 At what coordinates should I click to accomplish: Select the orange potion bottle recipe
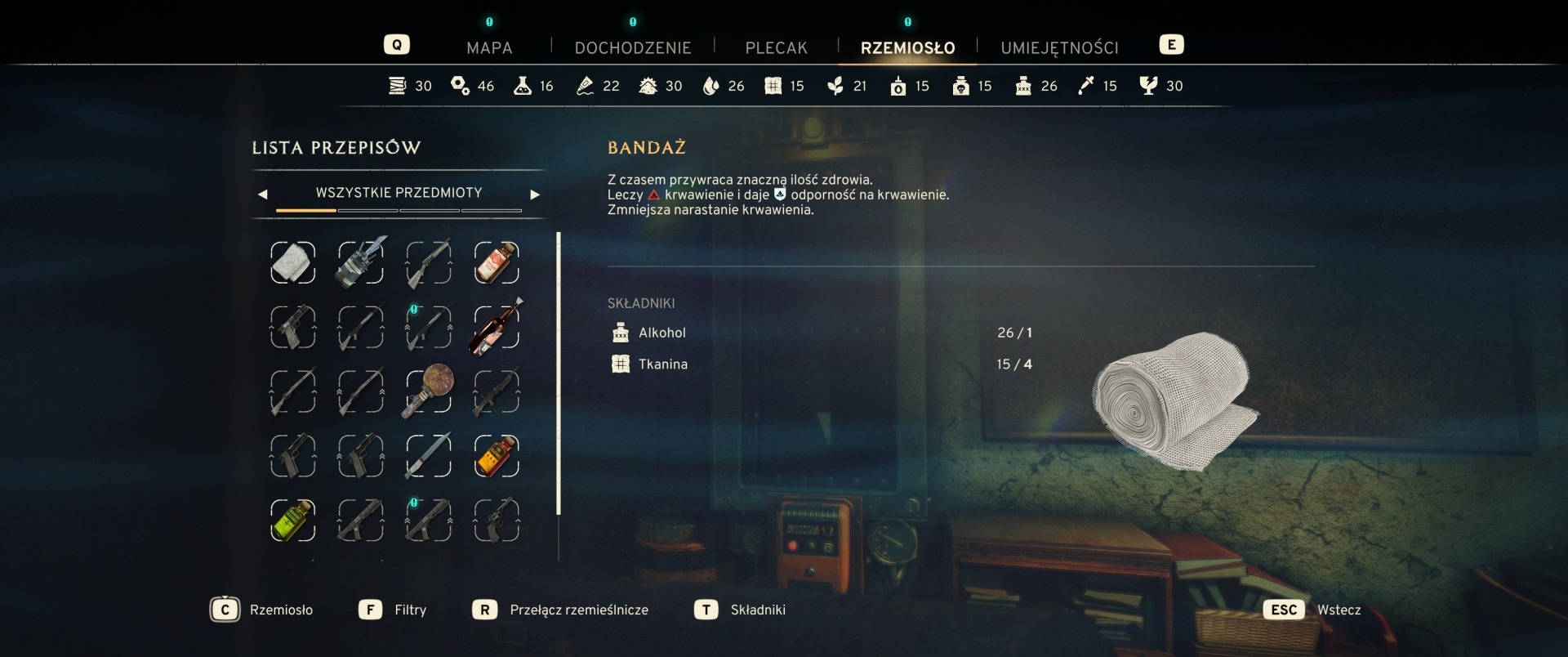pyautogui.click(x=496, y=456)
